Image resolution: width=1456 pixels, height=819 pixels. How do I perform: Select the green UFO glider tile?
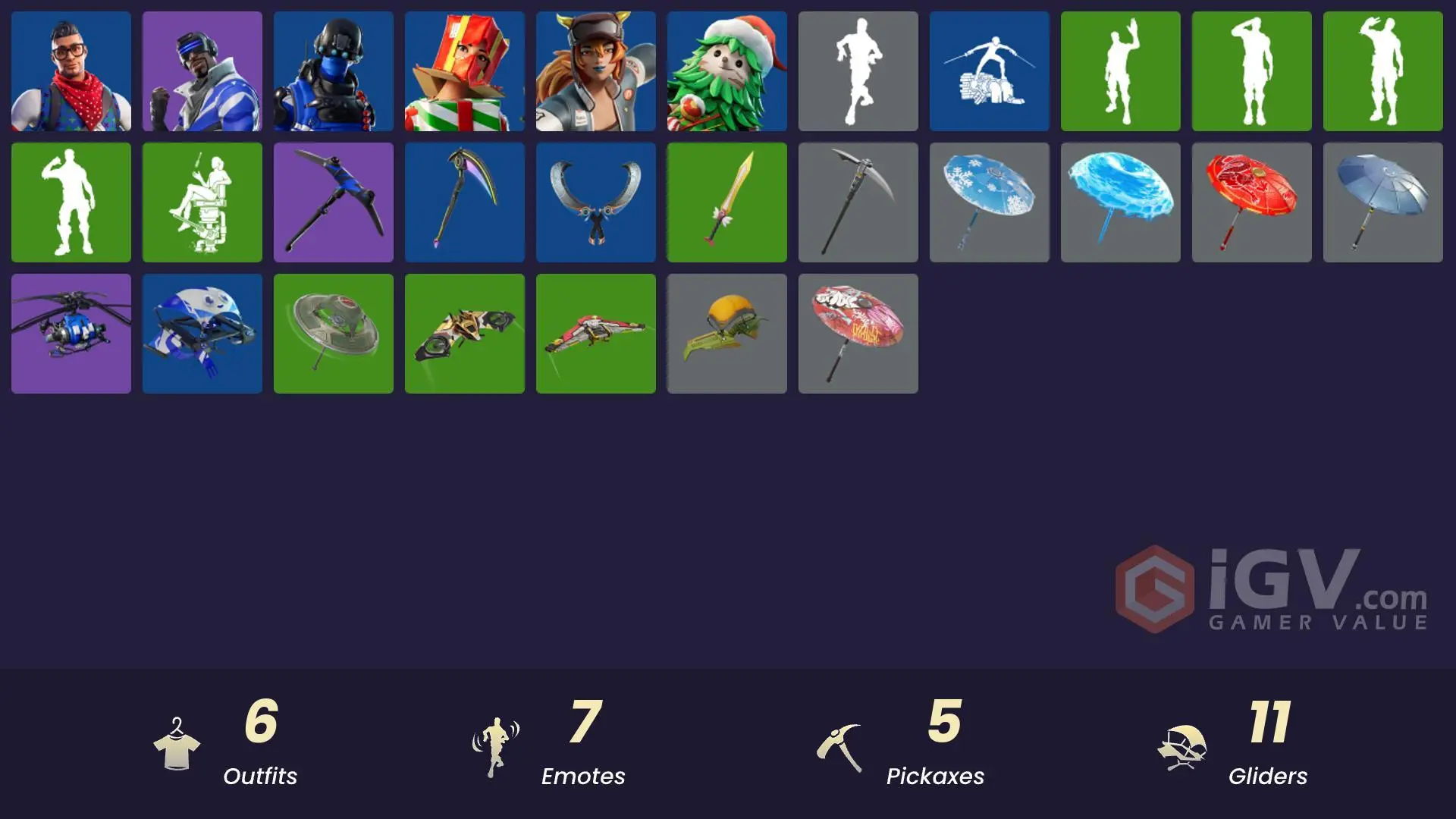pos(333,334)
